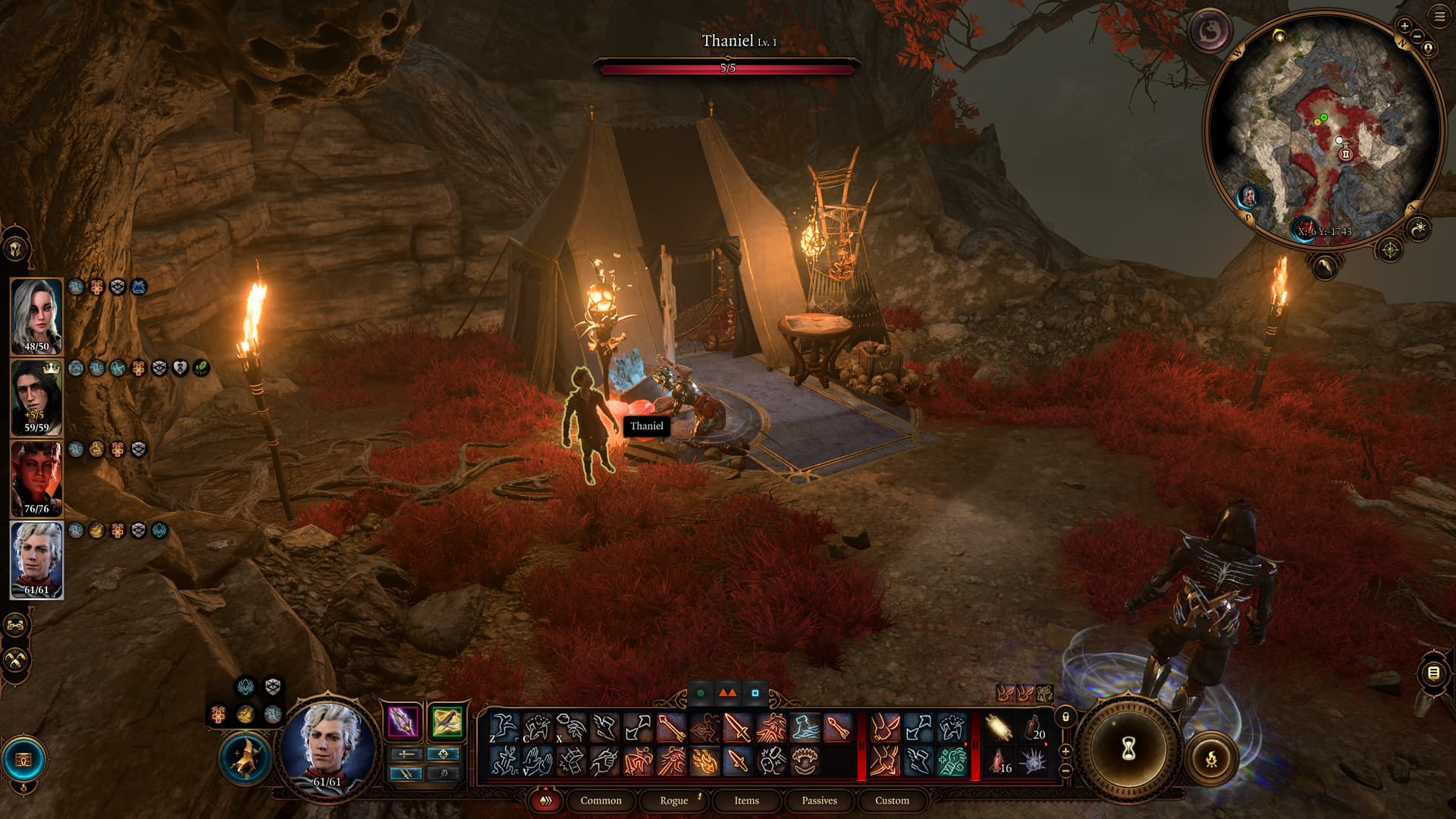Zoom out the minimap with minus button
1456x819 pixels.
point(1417,36)
